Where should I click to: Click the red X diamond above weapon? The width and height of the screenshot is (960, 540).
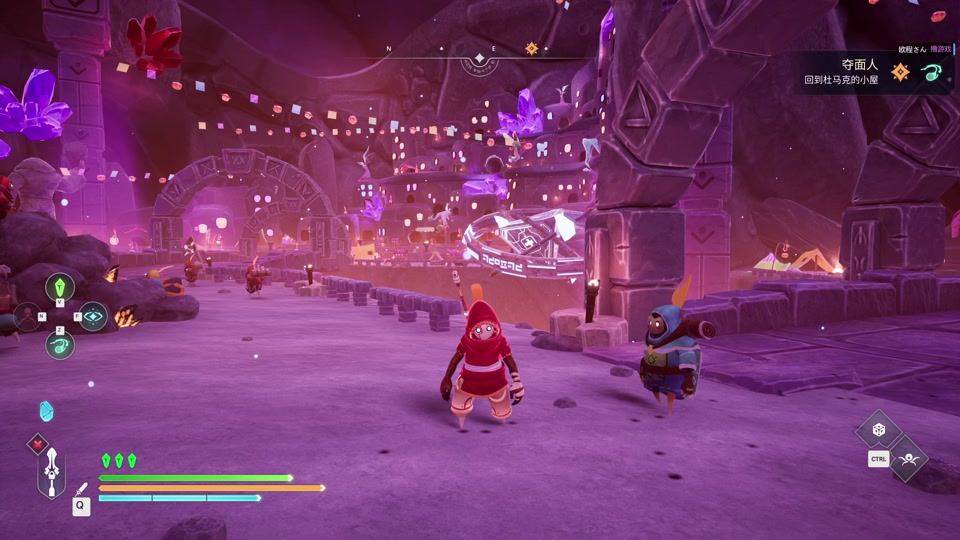(38, 443)
